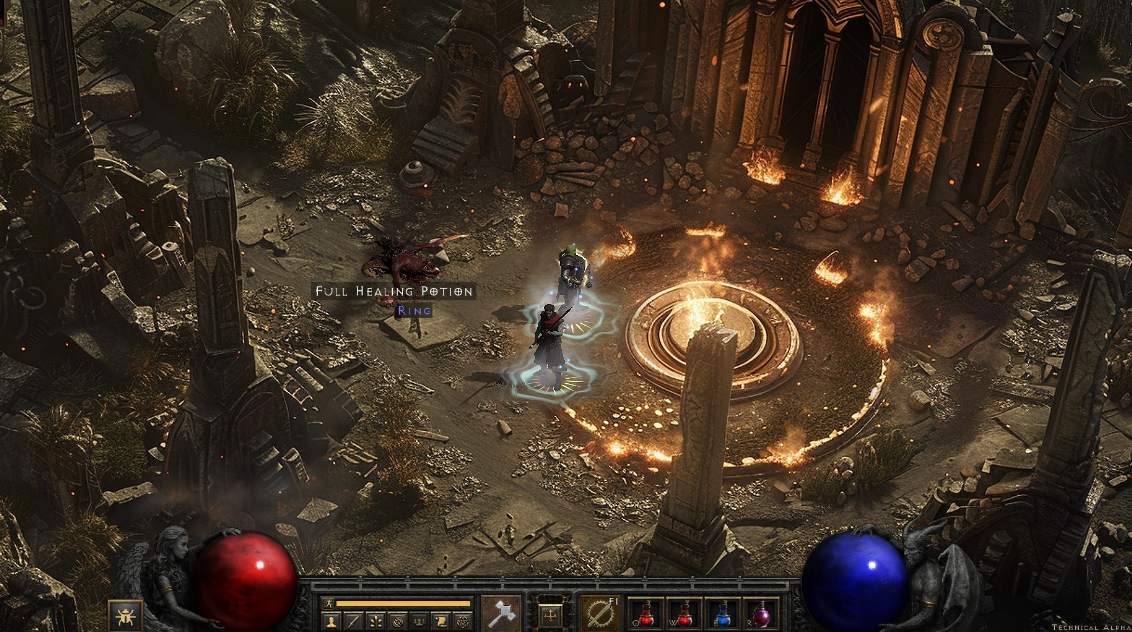Image resolution: width=1132 pixels, height=632 pixels.
Task: Pick up the blue Ring item label
Action: click(x=414, y=311)
